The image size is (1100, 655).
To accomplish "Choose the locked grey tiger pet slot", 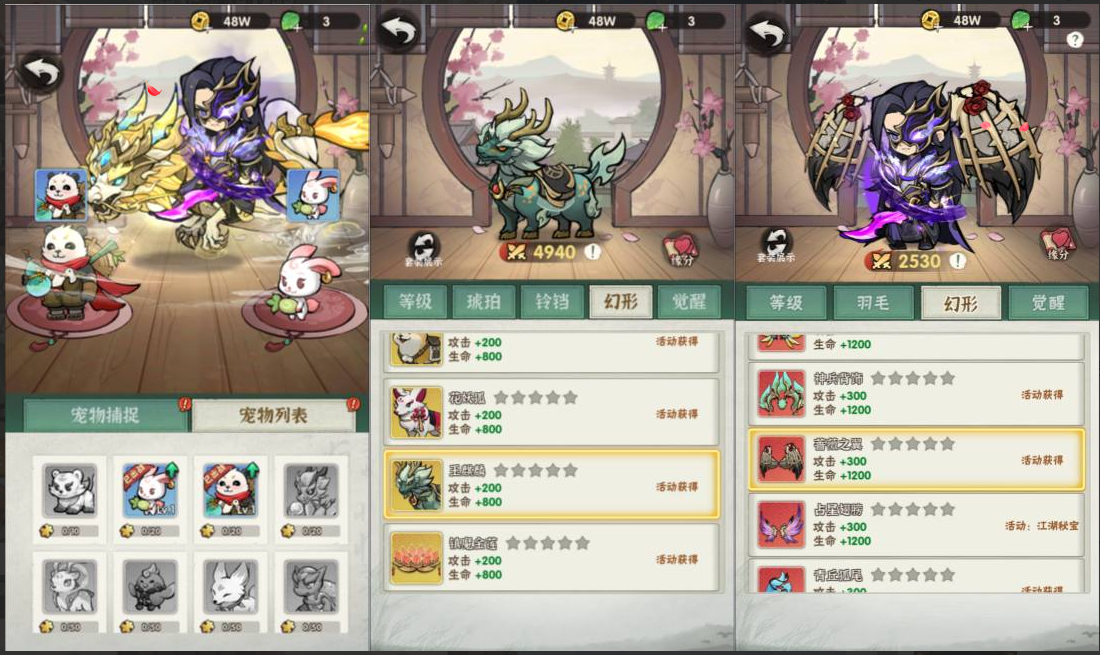I will click(x=70, y=490).
